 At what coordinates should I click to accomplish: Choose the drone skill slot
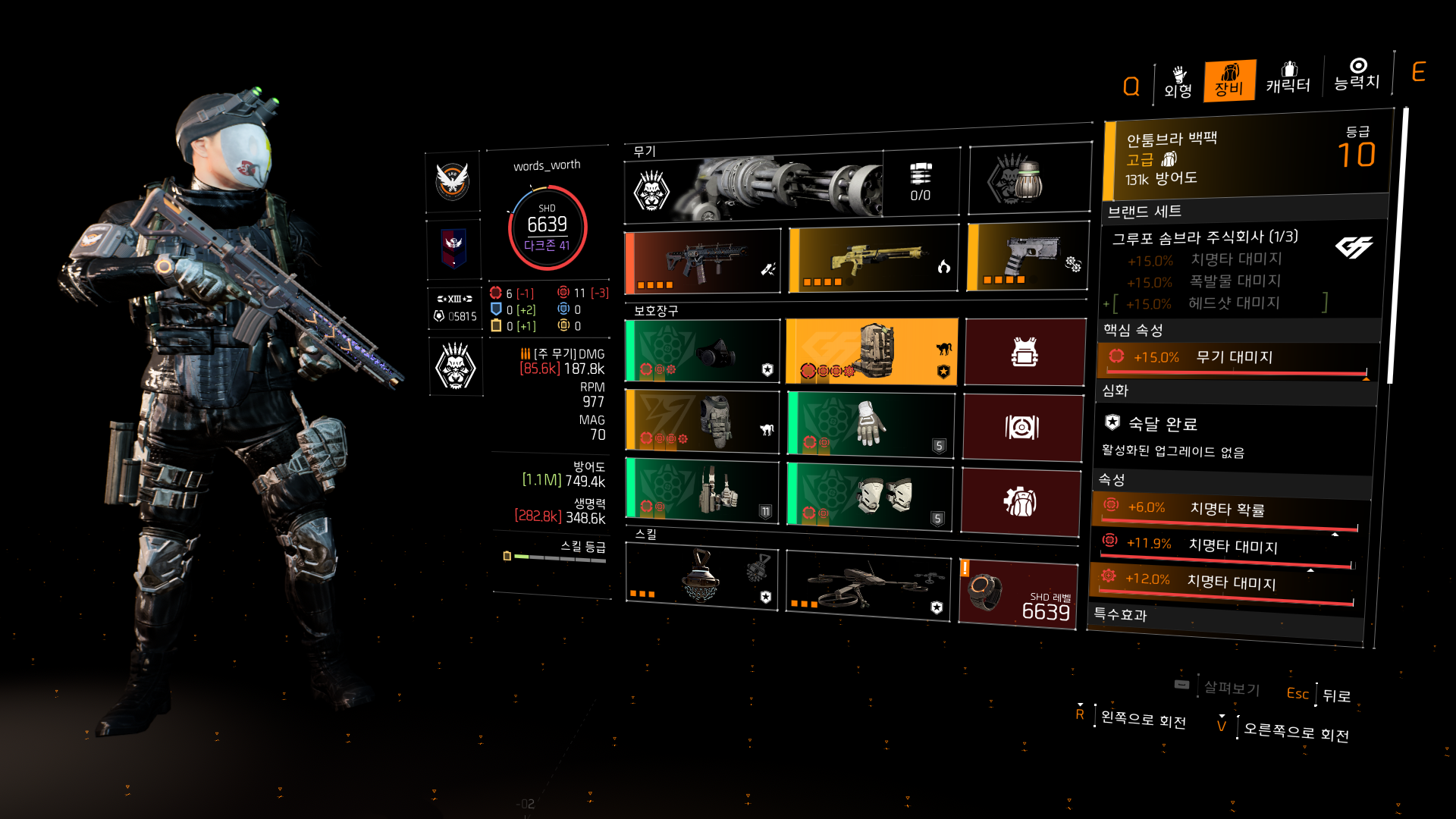tap(868, 585)
